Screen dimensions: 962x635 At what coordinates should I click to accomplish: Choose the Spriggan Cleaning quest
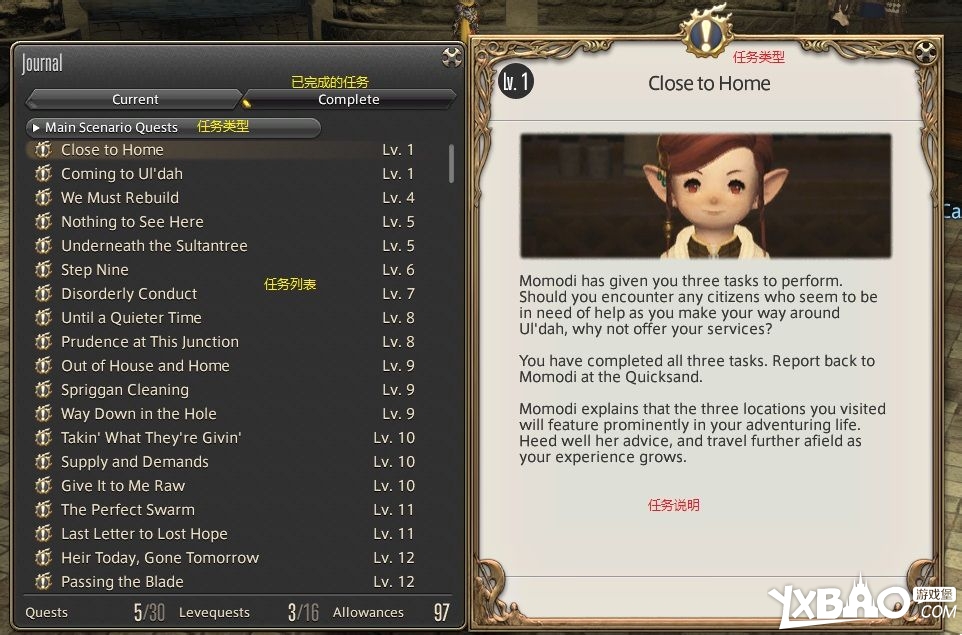[x=125, y=390]
